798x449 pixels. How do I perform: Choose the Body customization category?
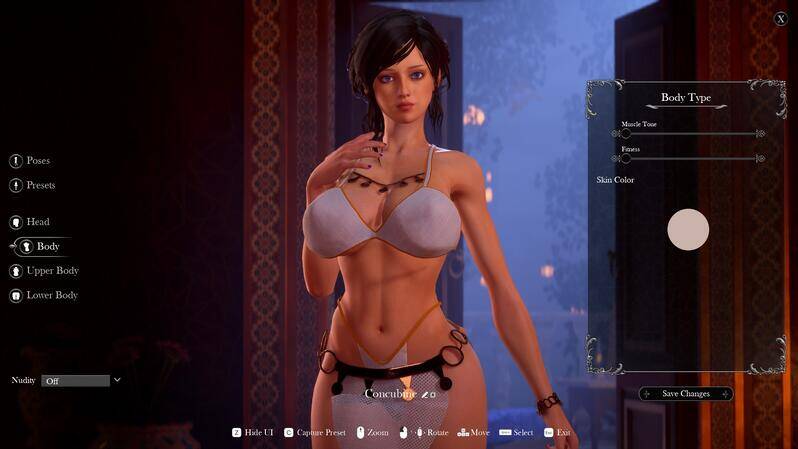coord(46,246)
